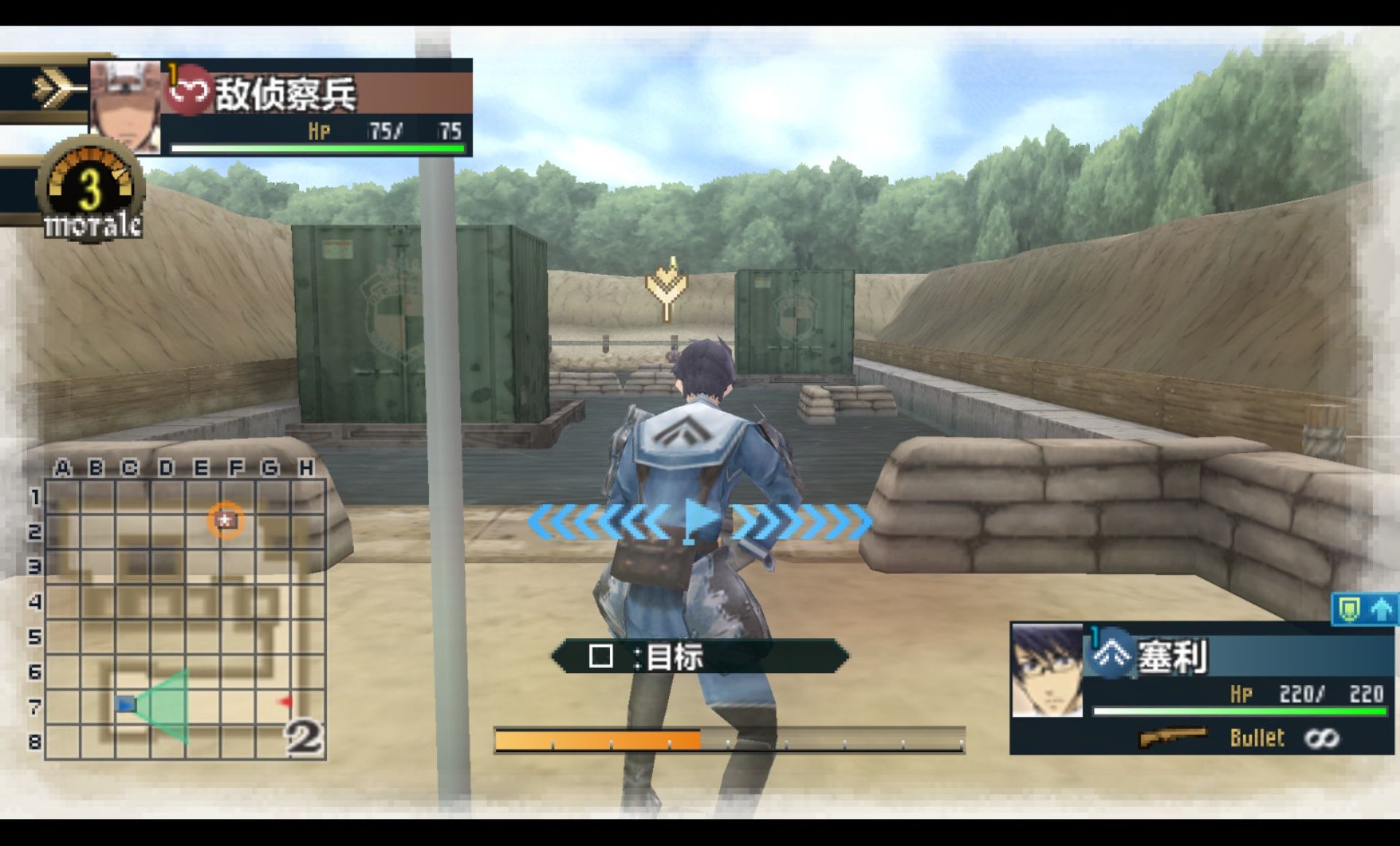The width and height of the screenshot is (1400, 846).
Task: Select the orange star marker on the minimap
Action: point(226,520)
